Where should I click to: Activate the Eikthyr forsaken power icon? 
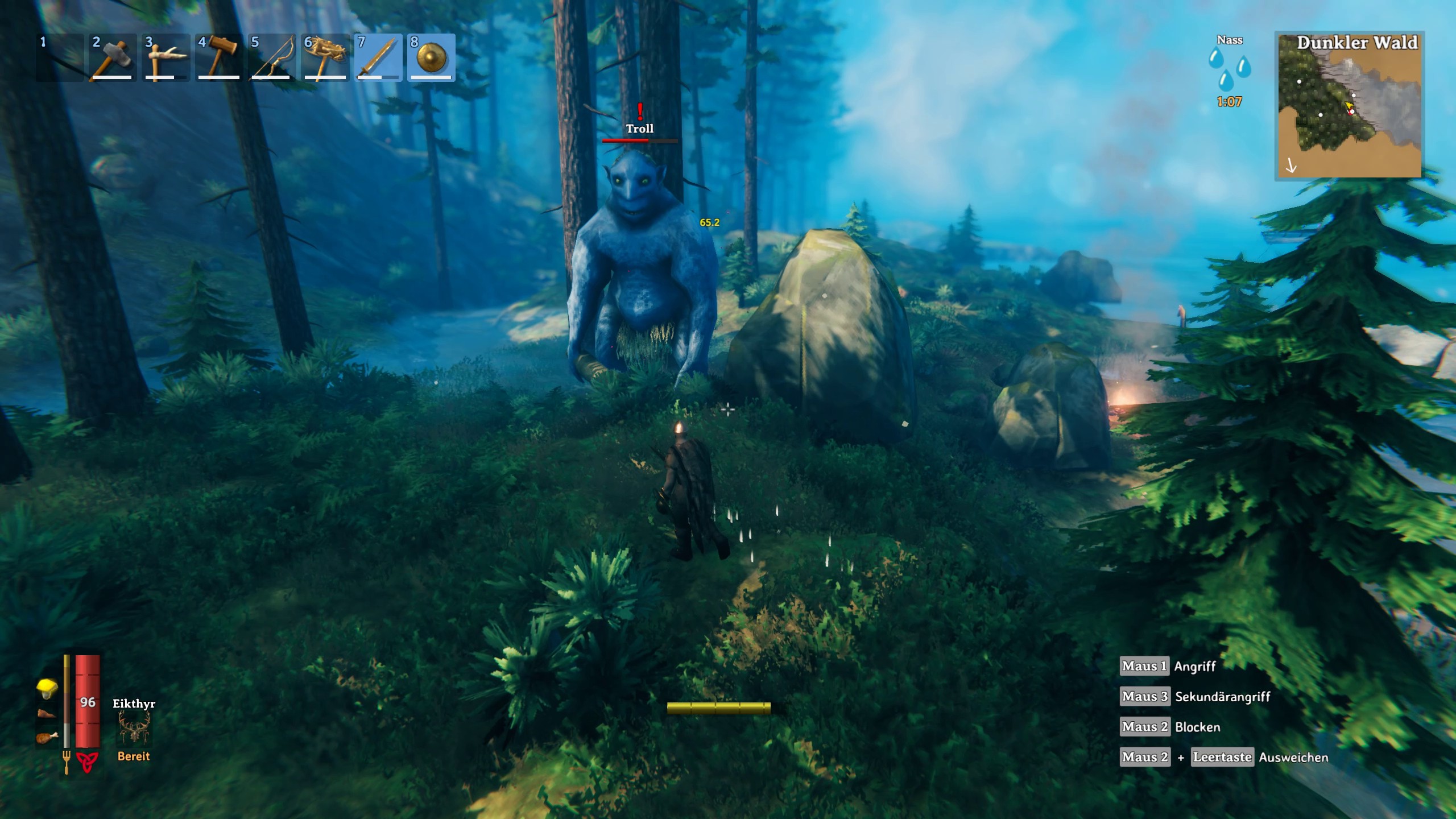134,729
